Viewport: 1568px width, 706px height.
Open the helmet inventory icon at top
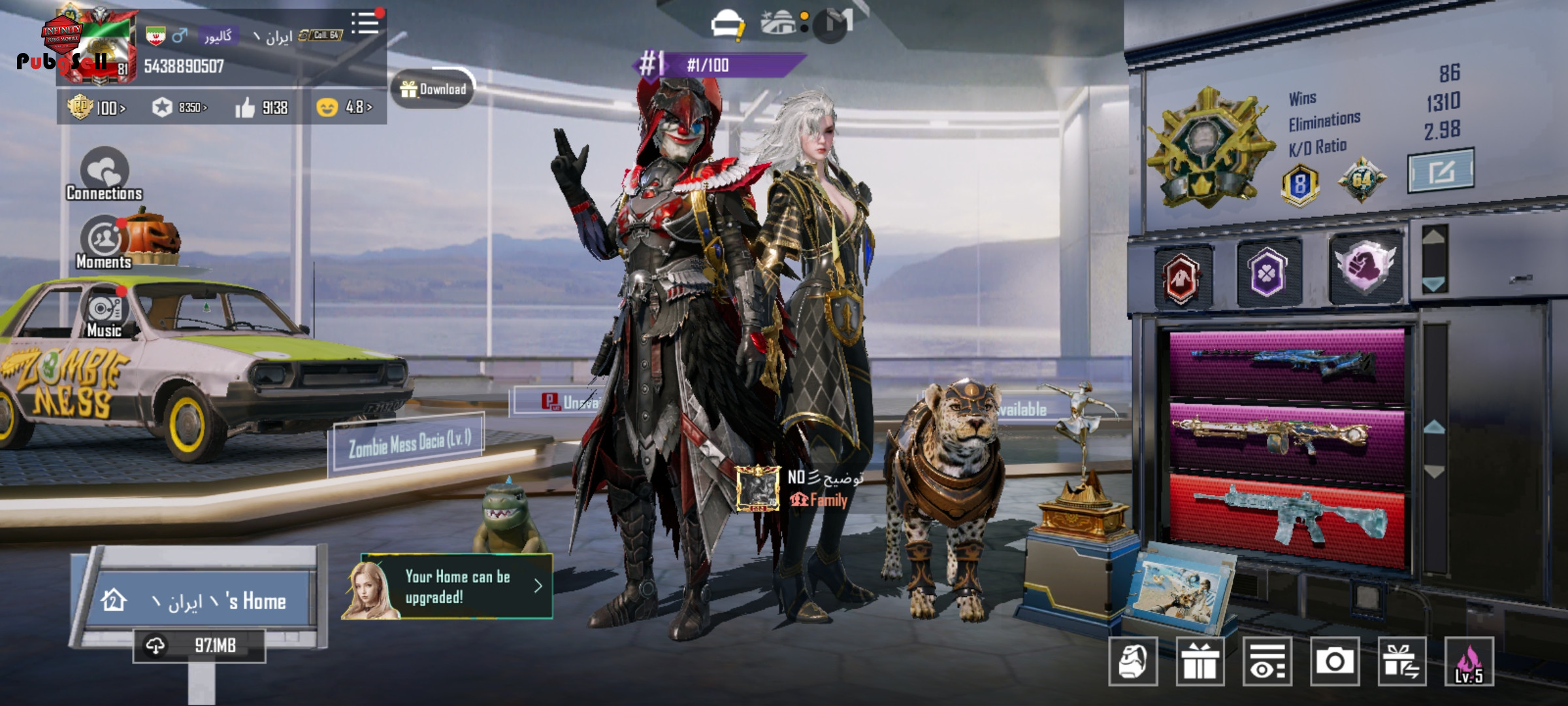pyautogui.click(x=727, y=24)
